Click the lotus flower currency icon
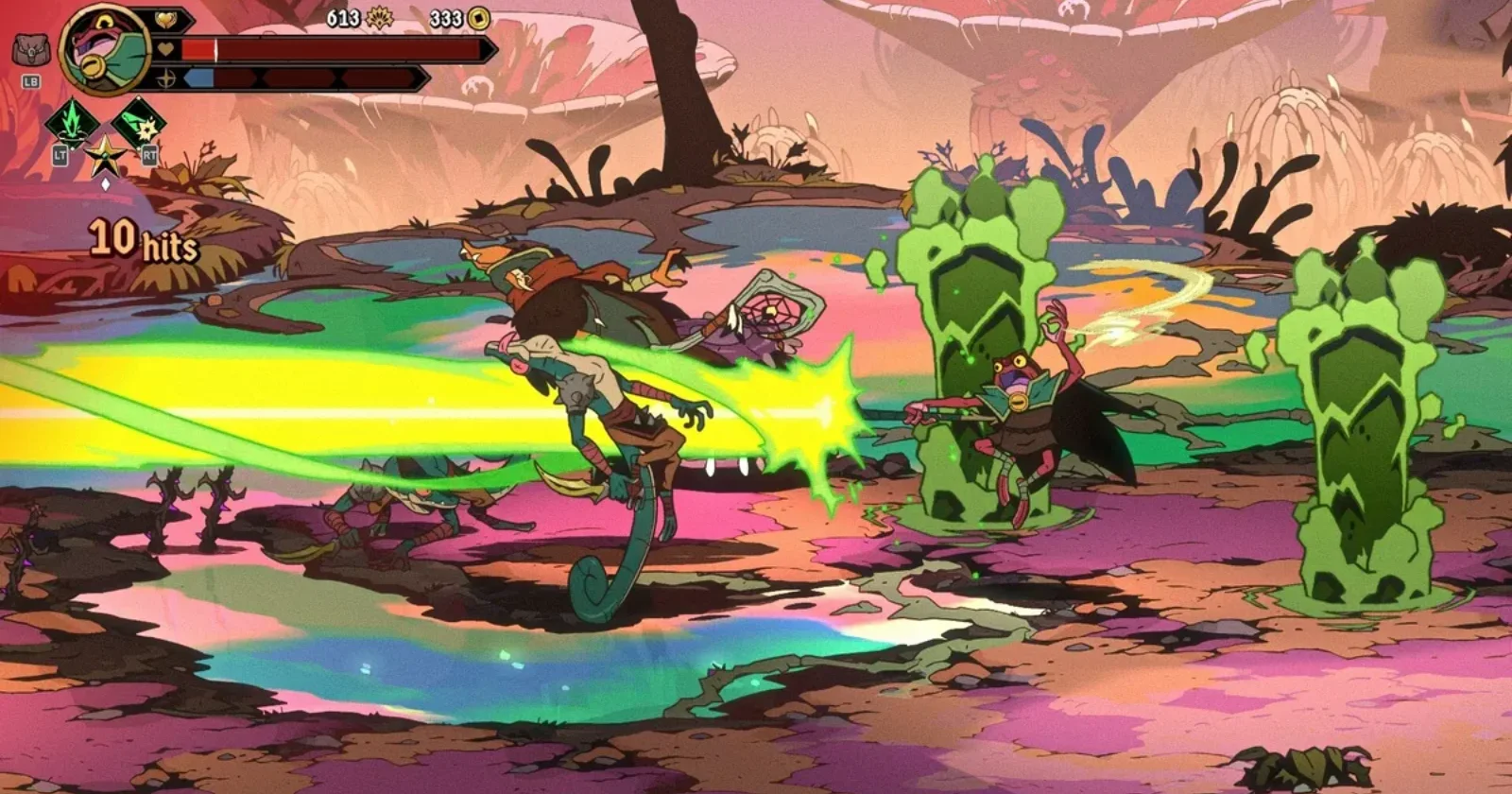Screen dimensions: 1512x794 coord(380,17)
